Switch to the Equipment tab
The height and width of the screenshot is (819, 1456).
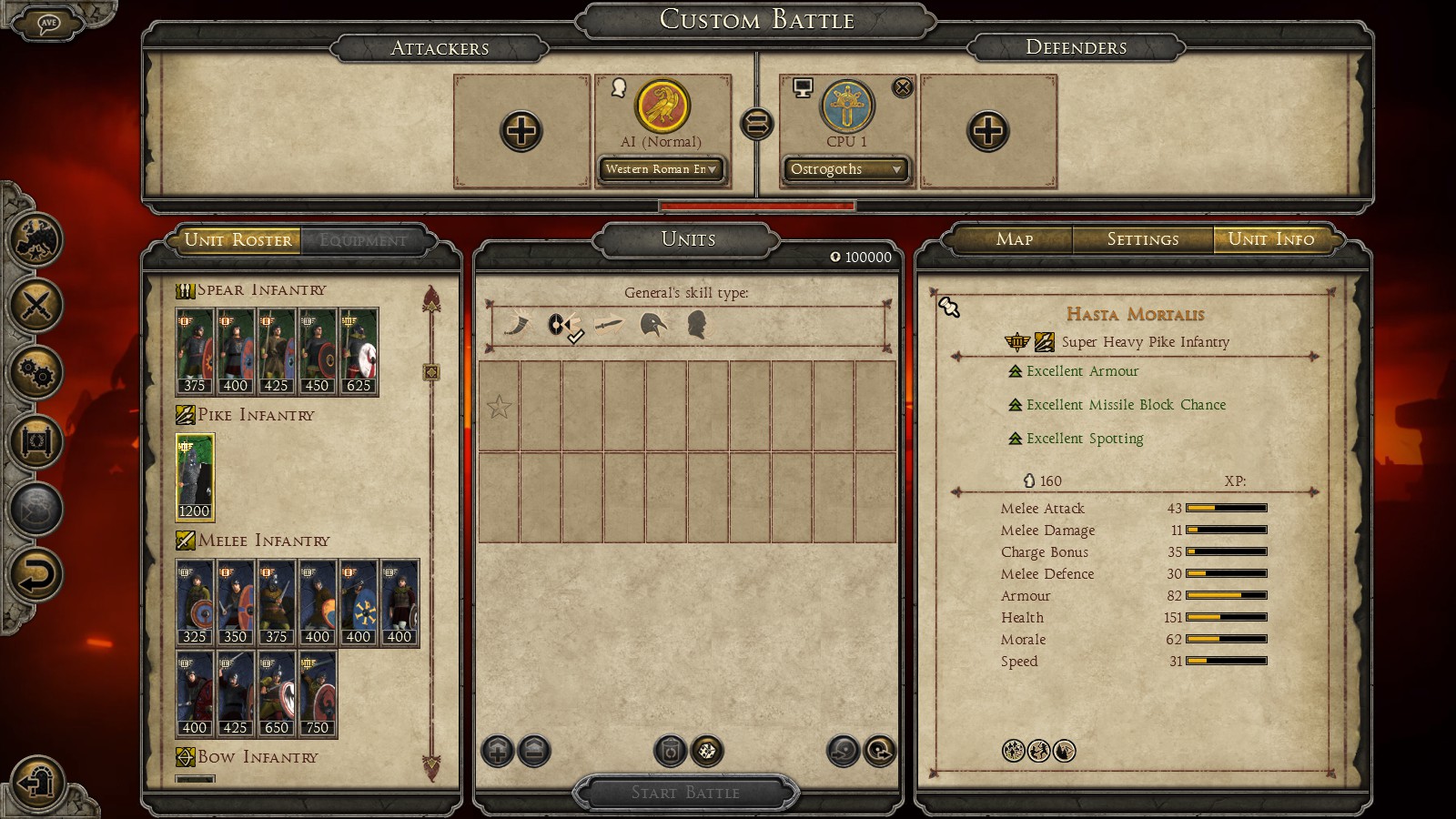(x=363, y=240)
